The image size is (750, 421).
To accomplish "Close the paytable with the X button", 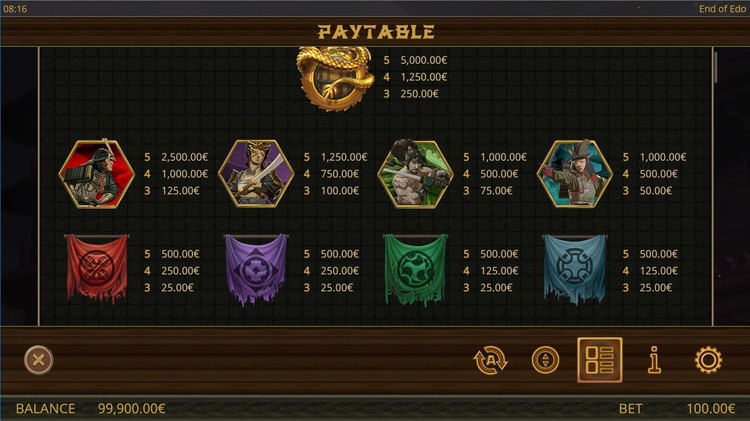I will pyautogui.click(x=38, y=360).
